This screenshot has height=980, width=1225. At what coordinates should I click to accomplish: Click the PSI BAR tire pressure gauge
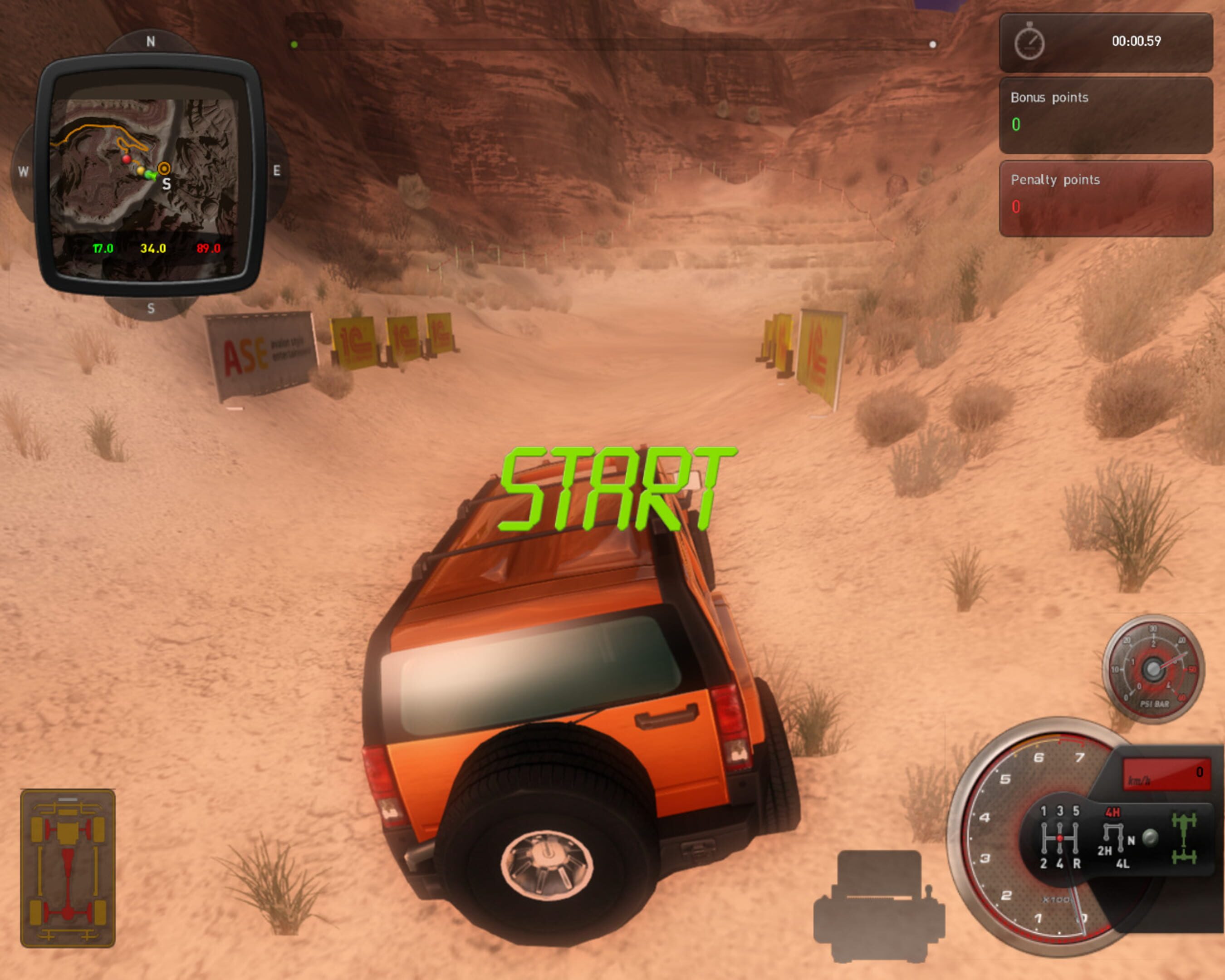[x=1153, y=669]
